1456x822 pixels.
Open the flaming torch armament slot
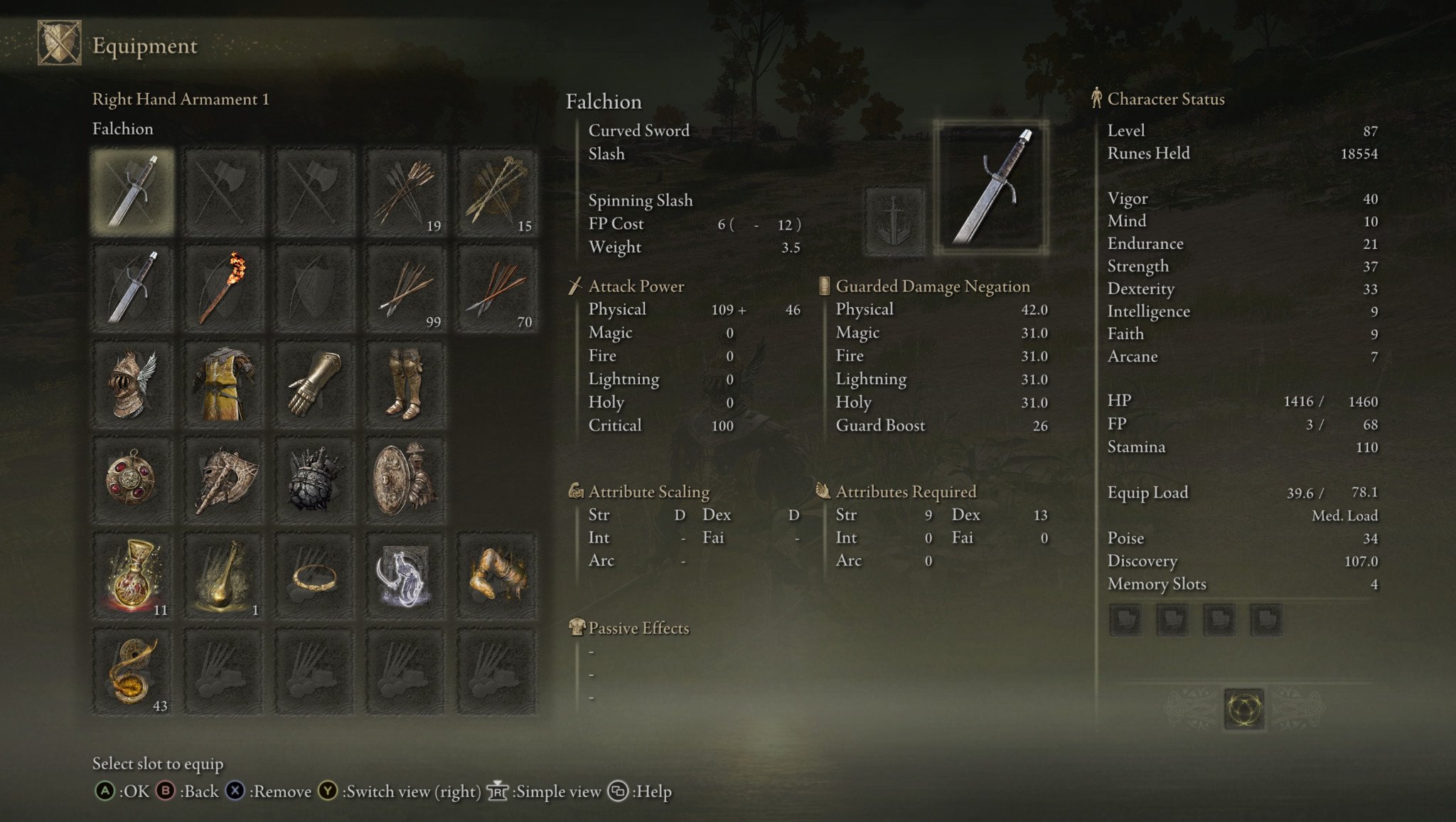coord(224,288)
